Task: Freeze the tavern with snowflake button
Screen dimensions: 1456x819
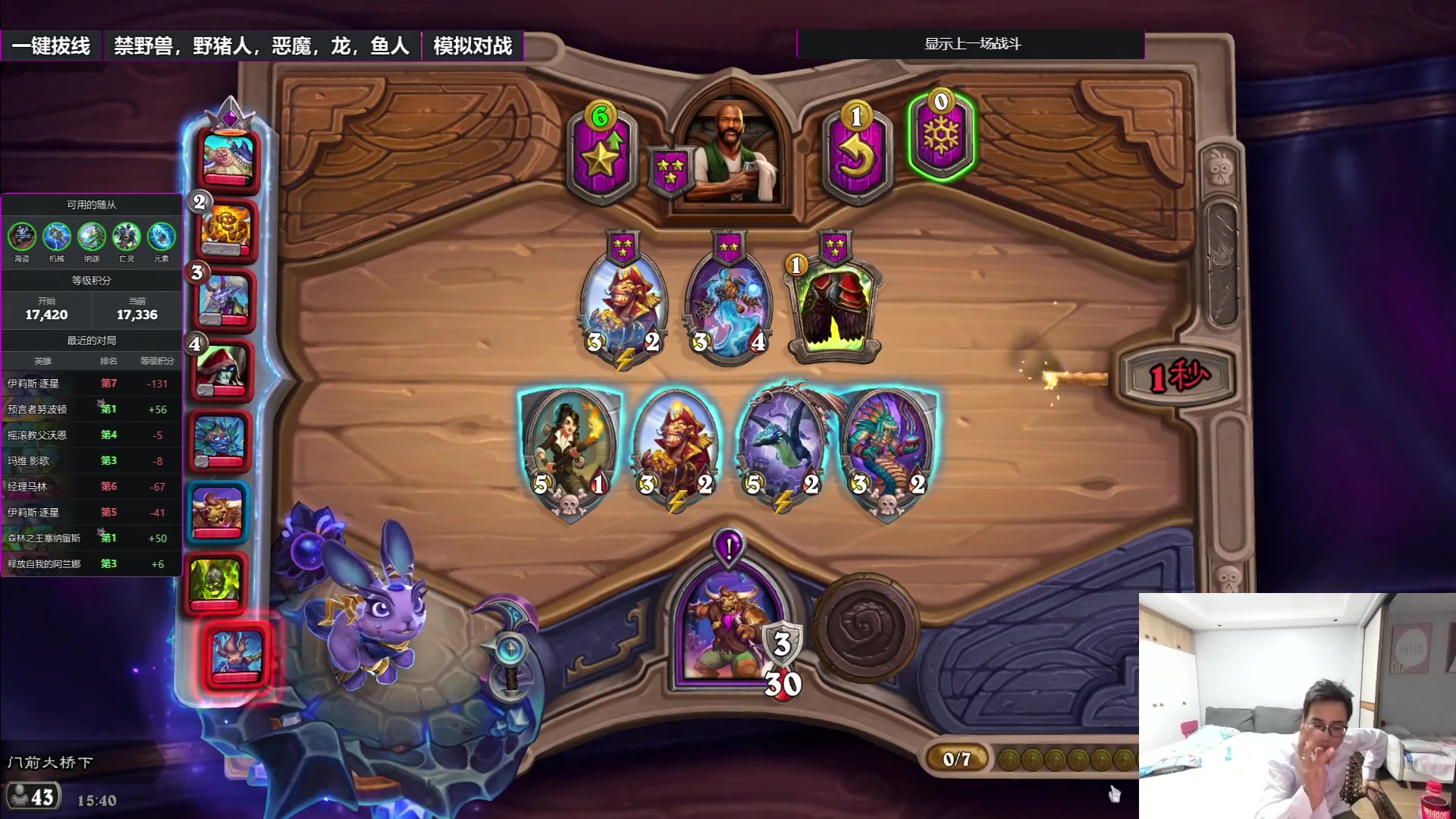Action: tap(941, 136)
